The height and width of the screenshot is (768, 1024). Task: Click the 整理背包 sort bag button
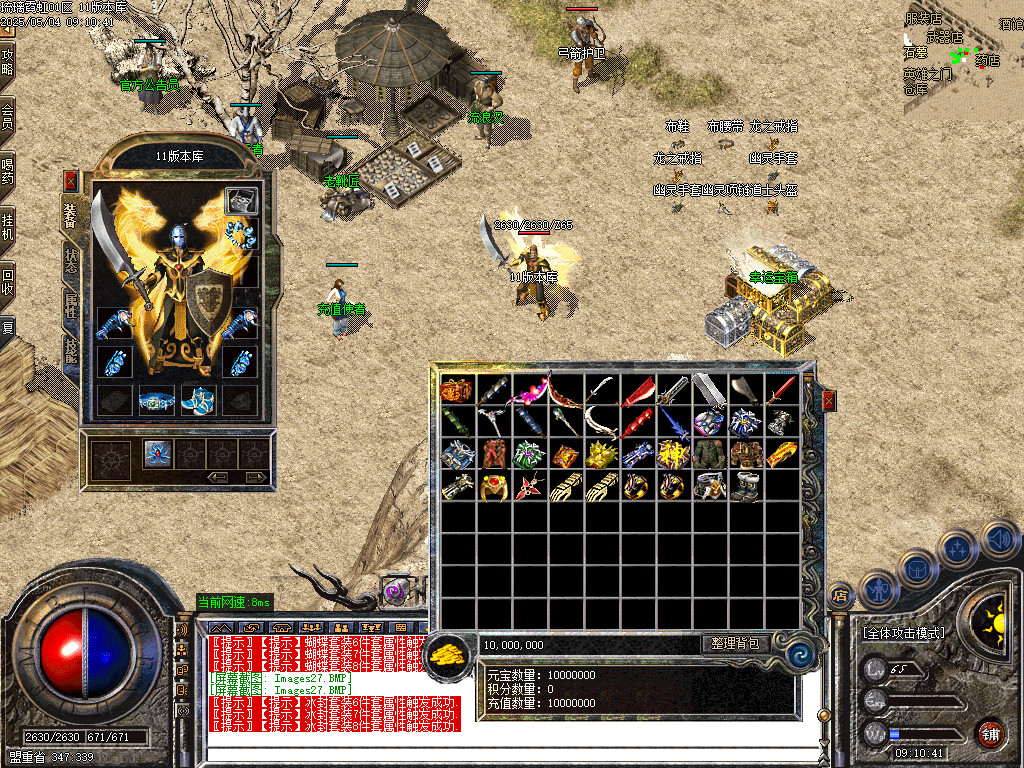[735, 644]
